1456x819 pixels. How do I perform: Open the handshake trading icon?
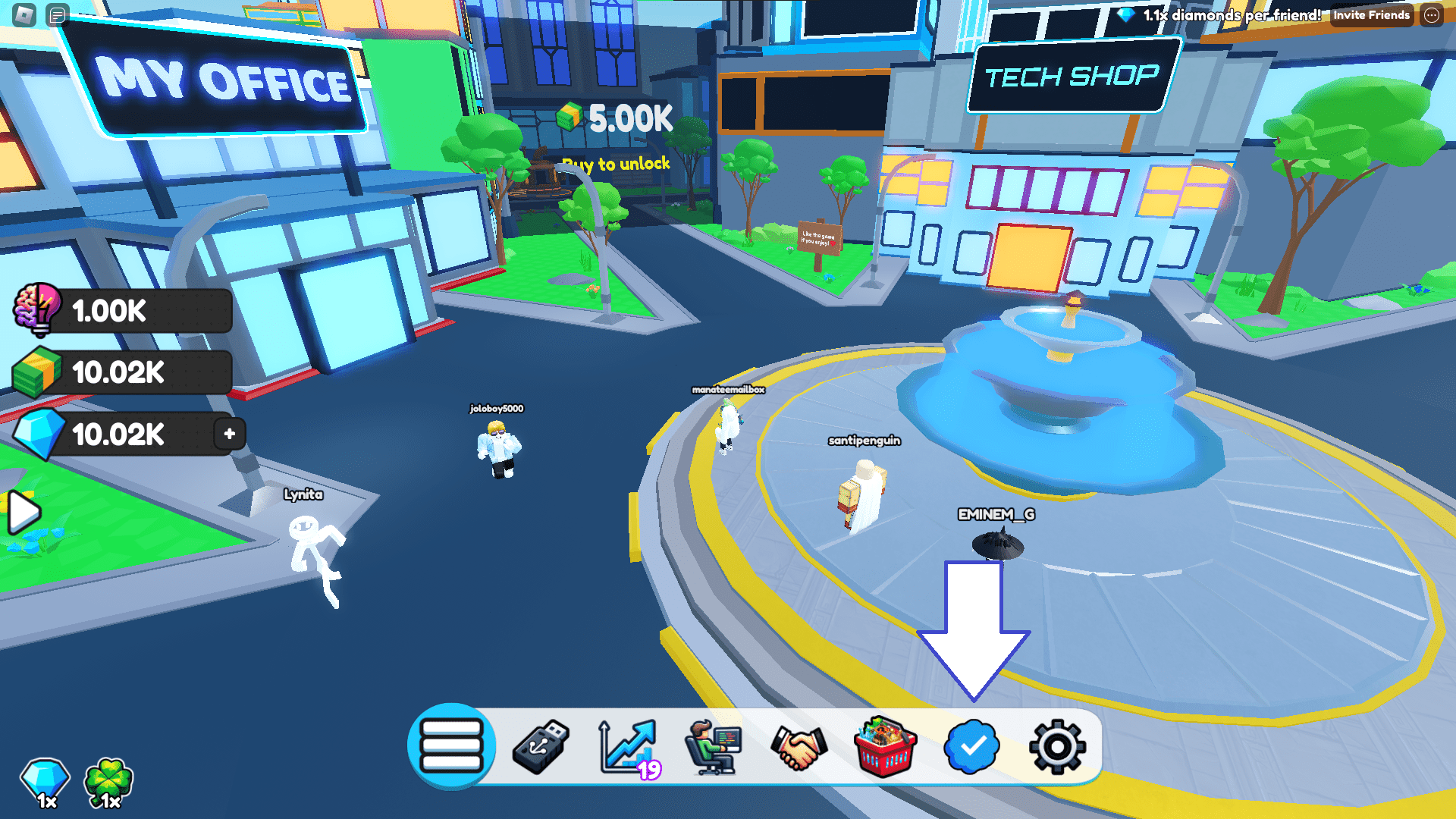point(799,746)
